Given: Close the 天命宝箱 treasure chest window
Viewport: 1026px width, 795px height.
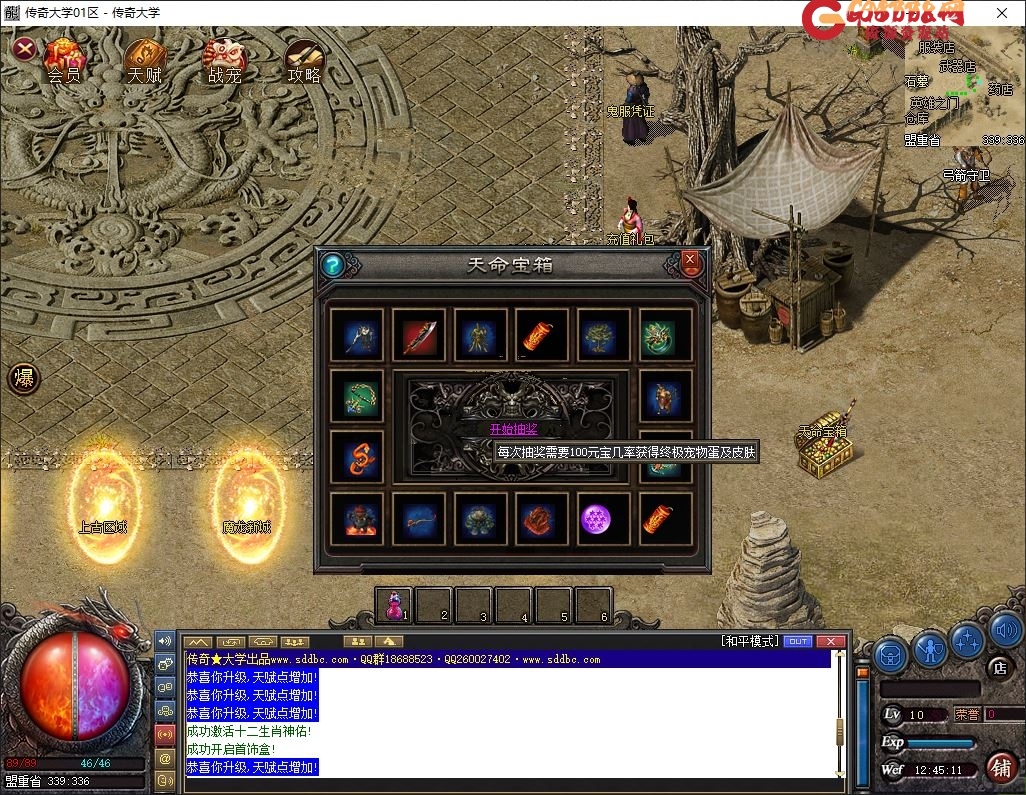Looking at the screenshot, I should click(690, 263).
